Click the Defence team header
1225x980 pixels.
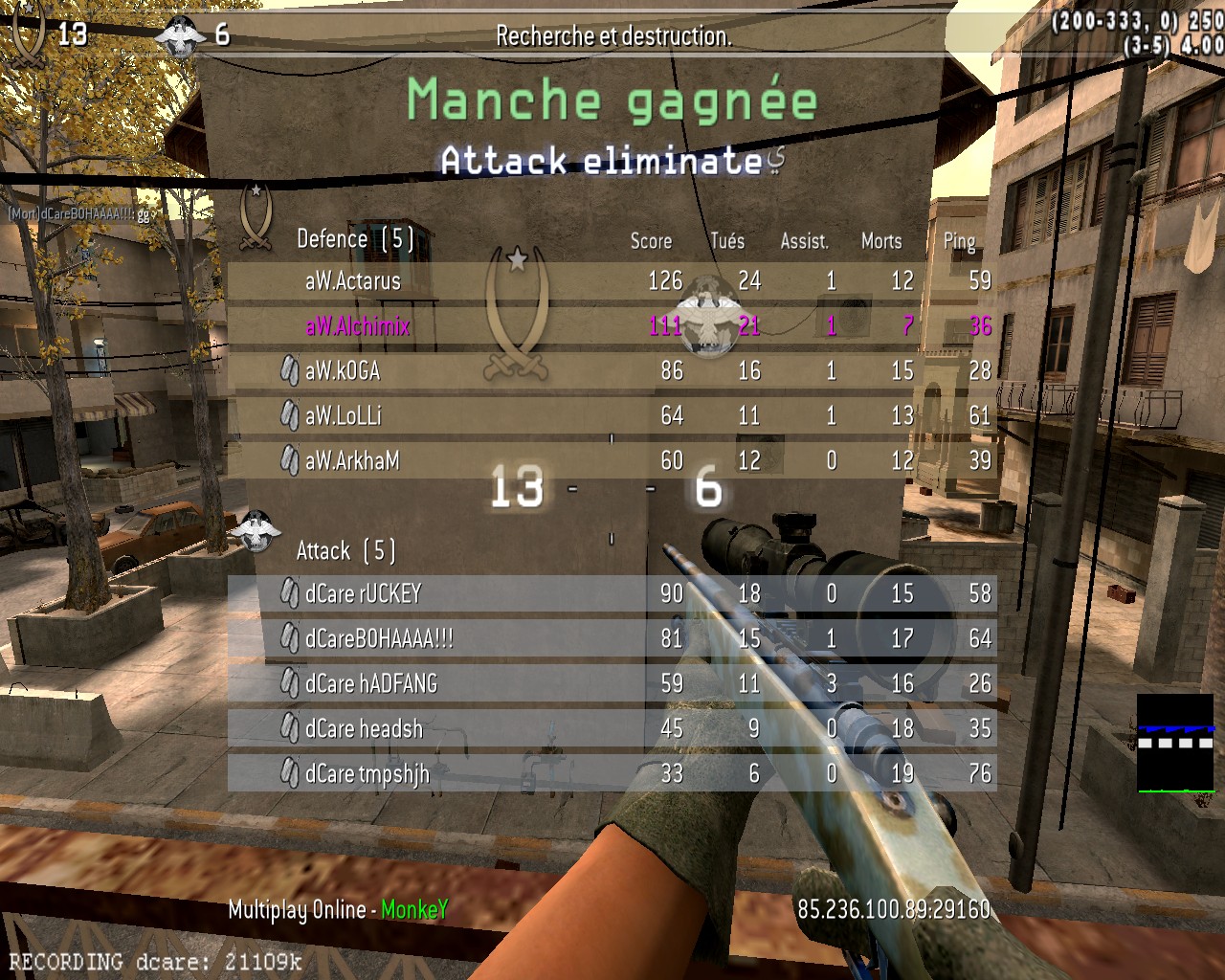click(x=354, y=239)
